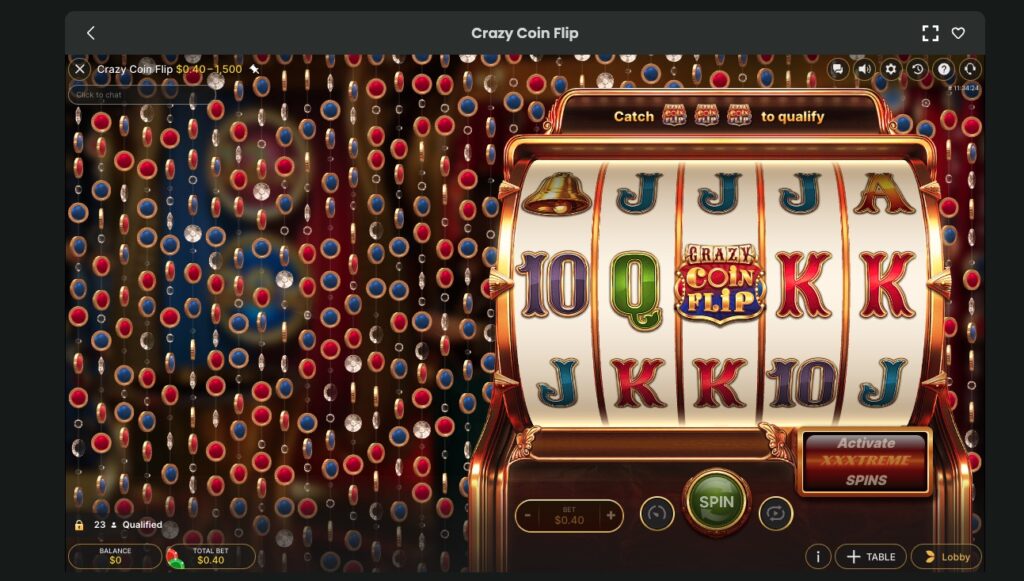Add another table with the +TABLE button
This screenshot has height=581, width=1024.
pyautogui.click(x=870, y=557)
